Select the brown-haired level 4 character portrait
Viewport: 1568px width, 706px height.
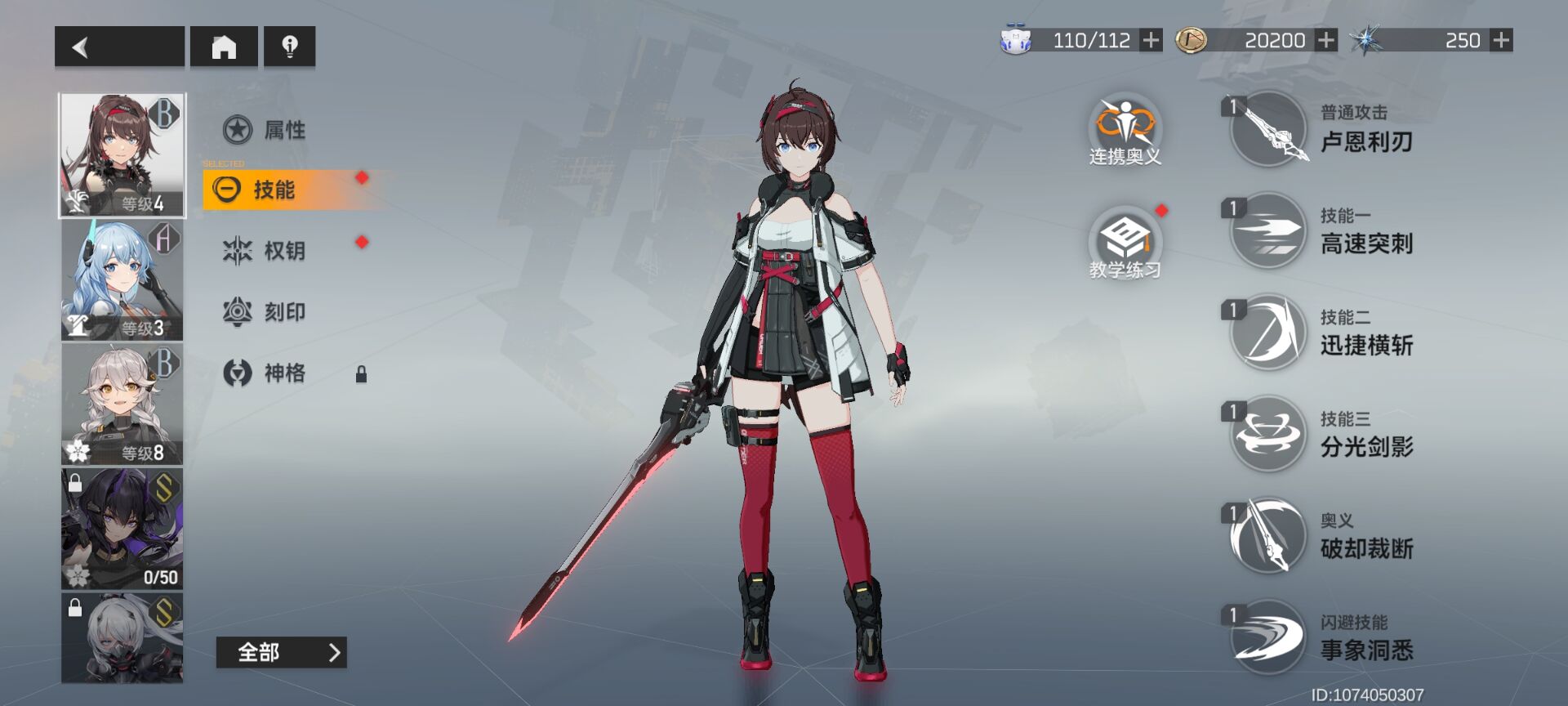coord(122,155)
